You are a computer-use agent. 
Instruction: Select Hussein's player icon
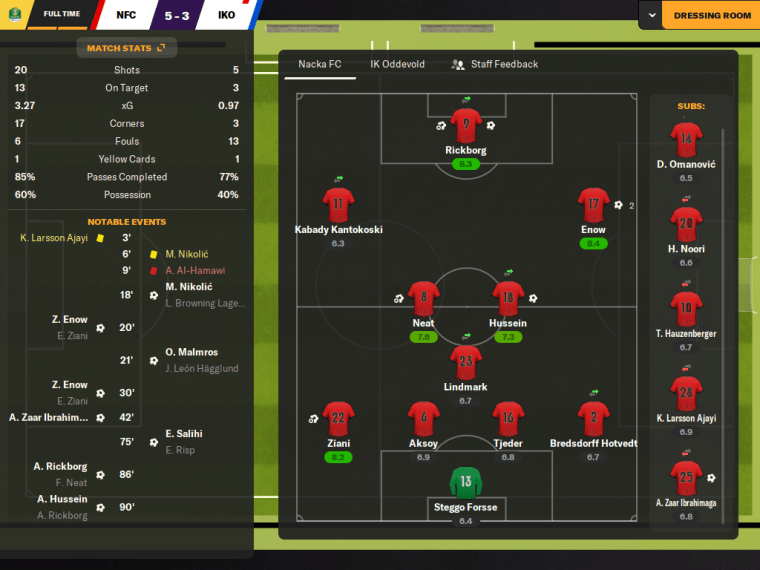[508, 298]
